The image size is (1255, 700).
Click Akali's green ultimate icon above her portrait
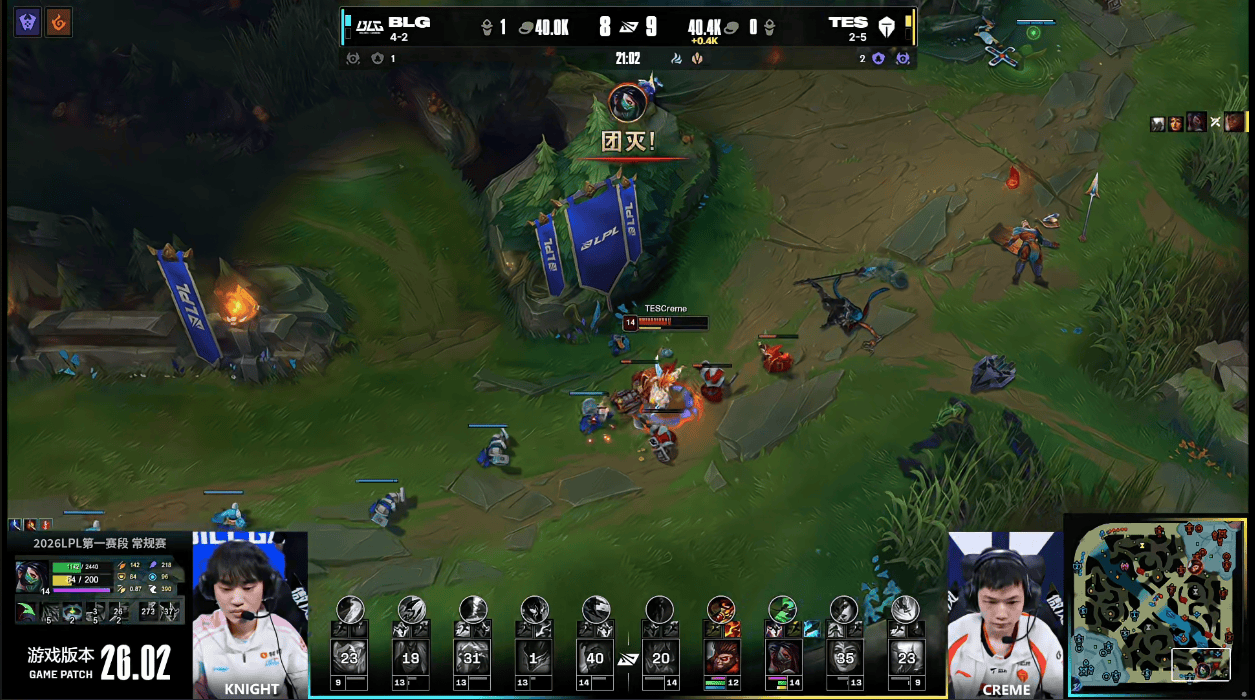point(781,609)
